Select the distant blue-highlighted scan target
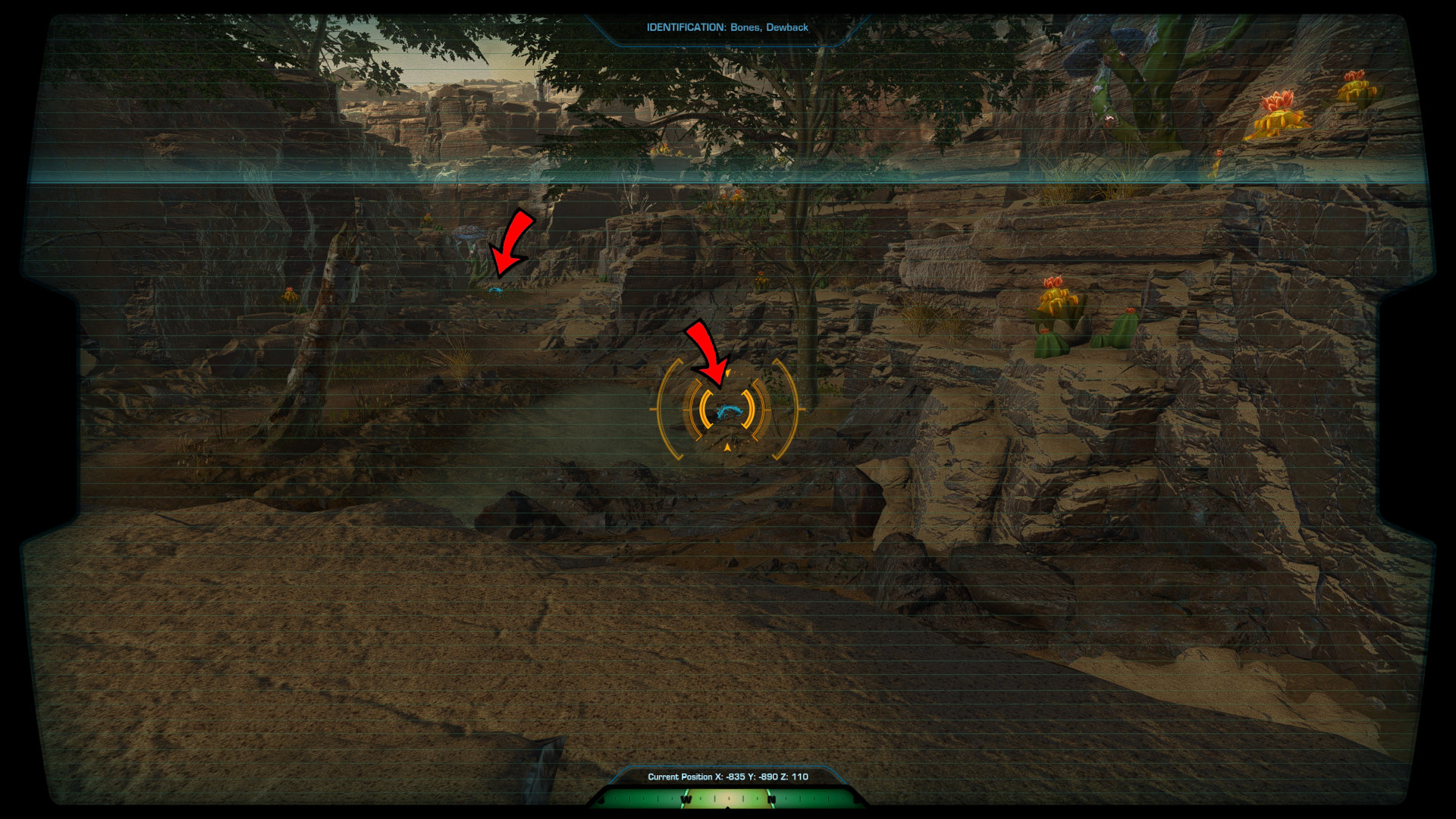This screenshot has height=819, width=1456. coord(495,289)
